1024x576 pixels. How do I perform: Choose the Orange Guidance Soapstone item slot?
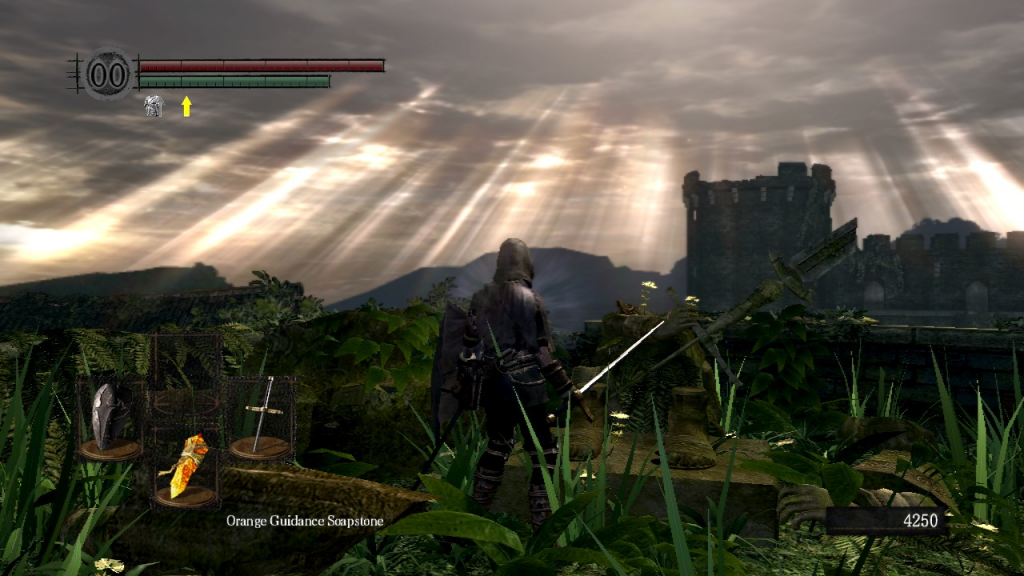point(184,468)
